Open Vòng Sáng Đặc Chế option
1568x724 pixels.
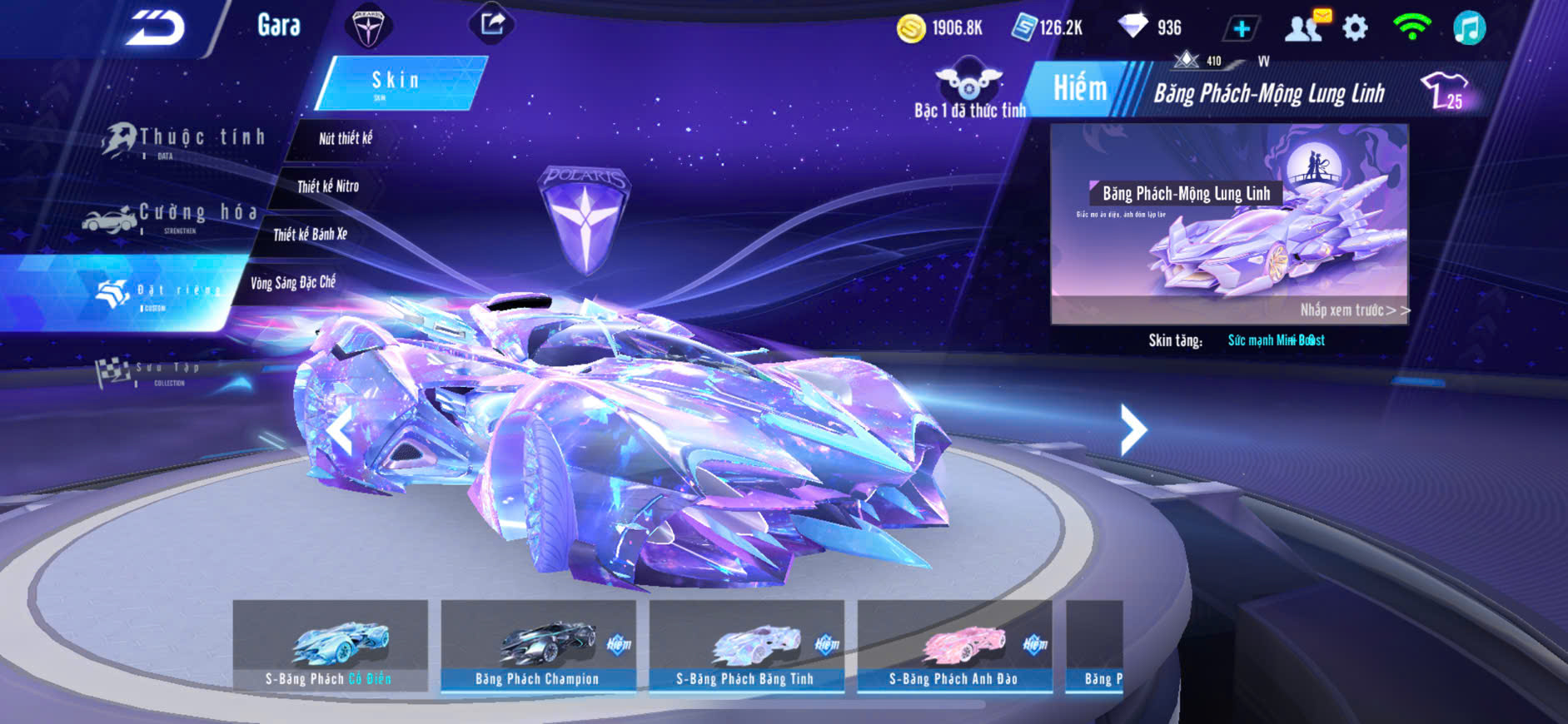point(293,283)
